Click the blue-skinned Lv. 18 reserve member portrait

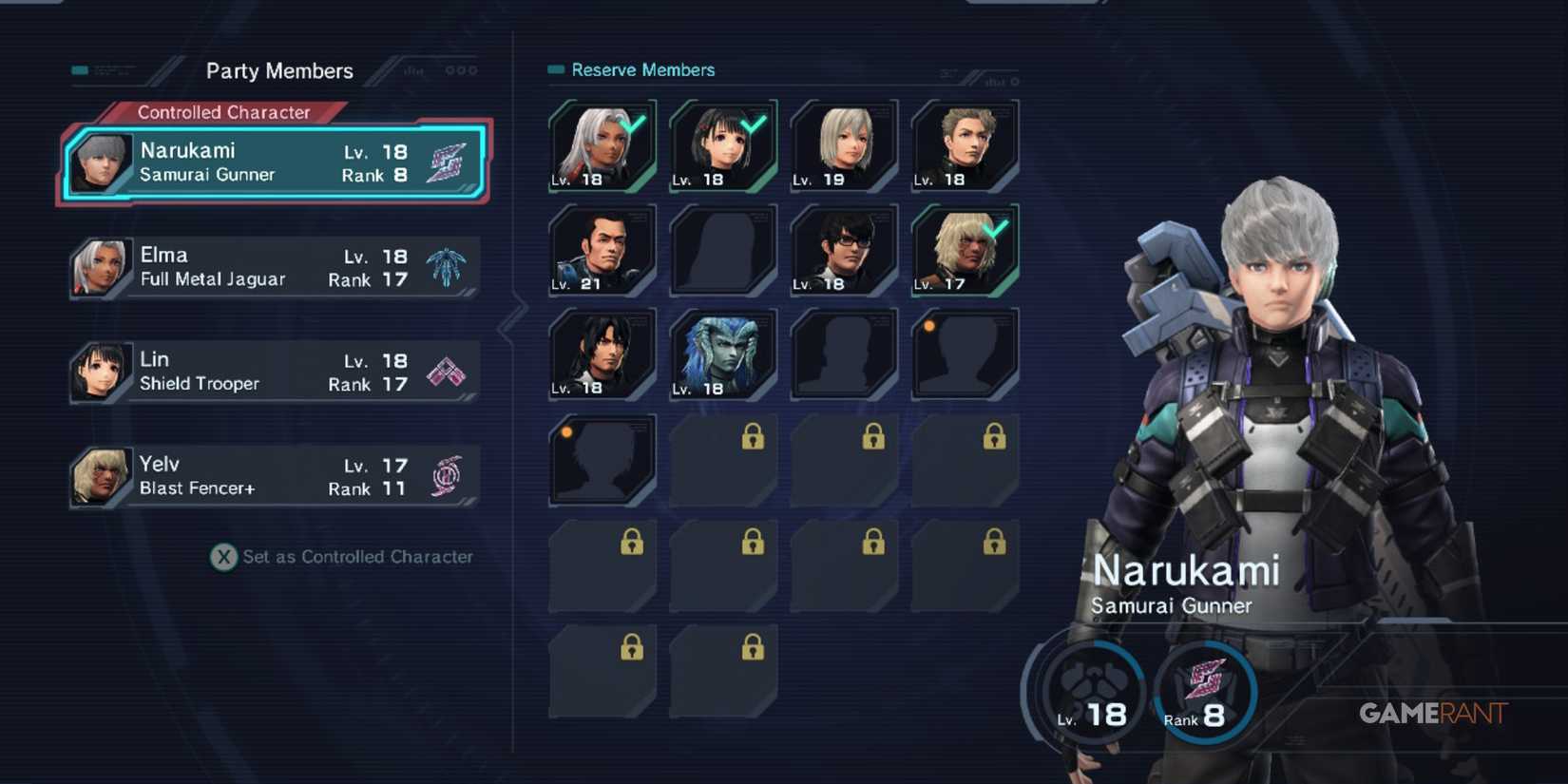[722, 354]
